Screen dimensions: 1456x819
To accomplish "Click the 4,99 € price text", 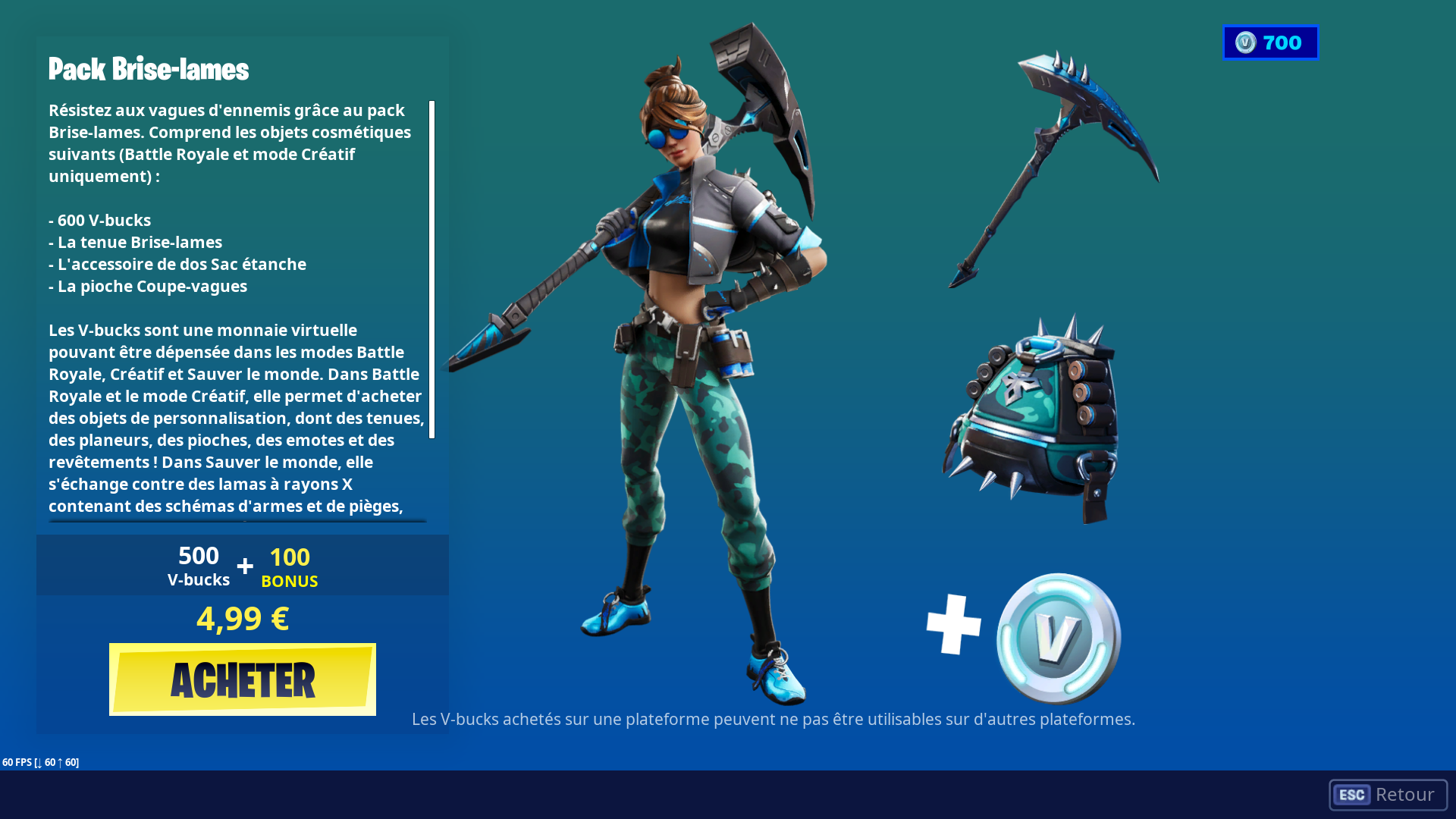I will click(242, 619).
